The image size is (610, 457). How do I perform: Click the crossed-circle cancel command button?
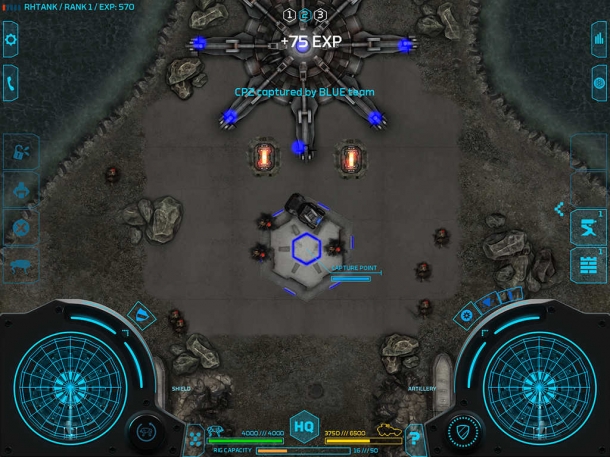(20, 227)
